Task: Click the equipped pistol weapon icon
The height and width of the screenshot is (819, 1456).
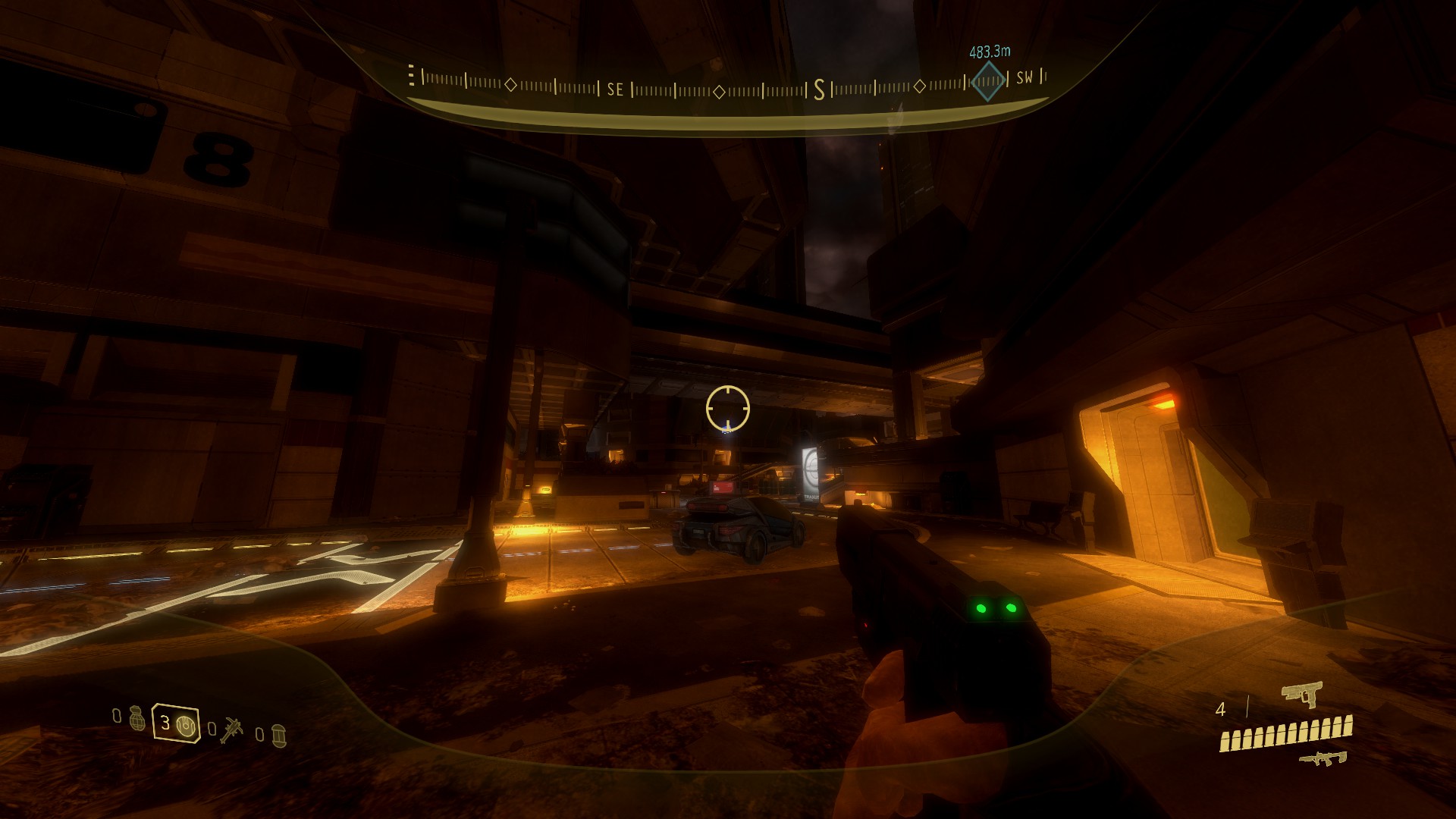Action: point(1301,693)
